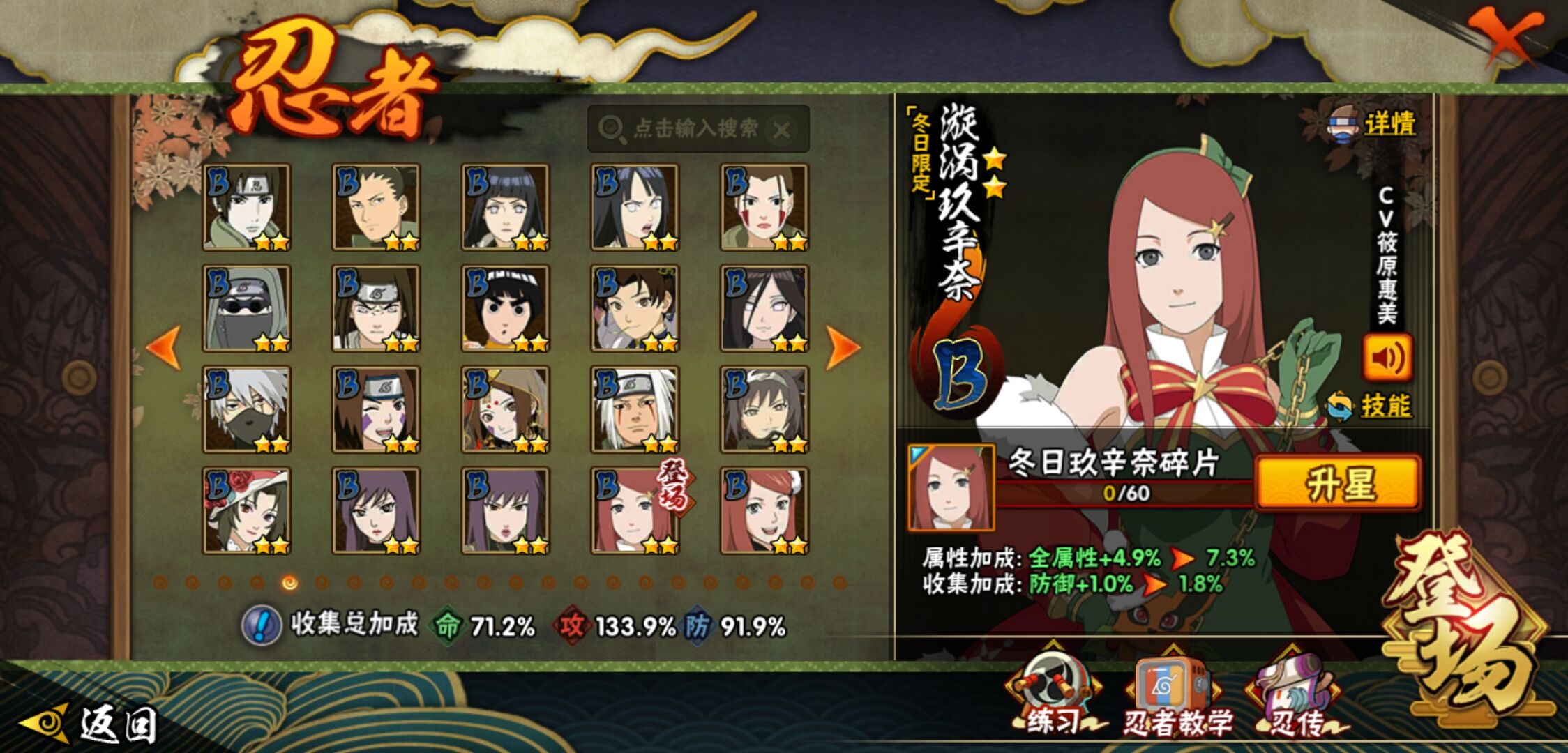Play the character voice sample

click(x=1387, y=358)
